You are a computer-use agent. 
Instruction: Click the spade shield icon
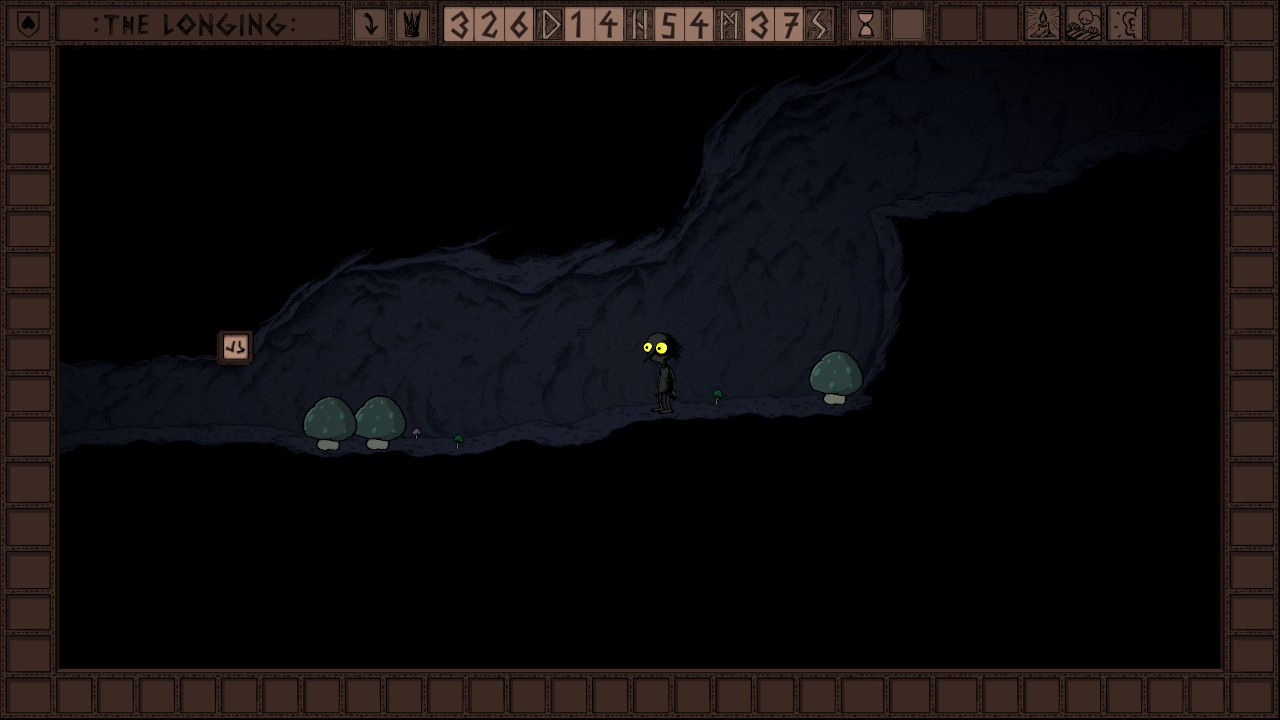click(28, 24)
